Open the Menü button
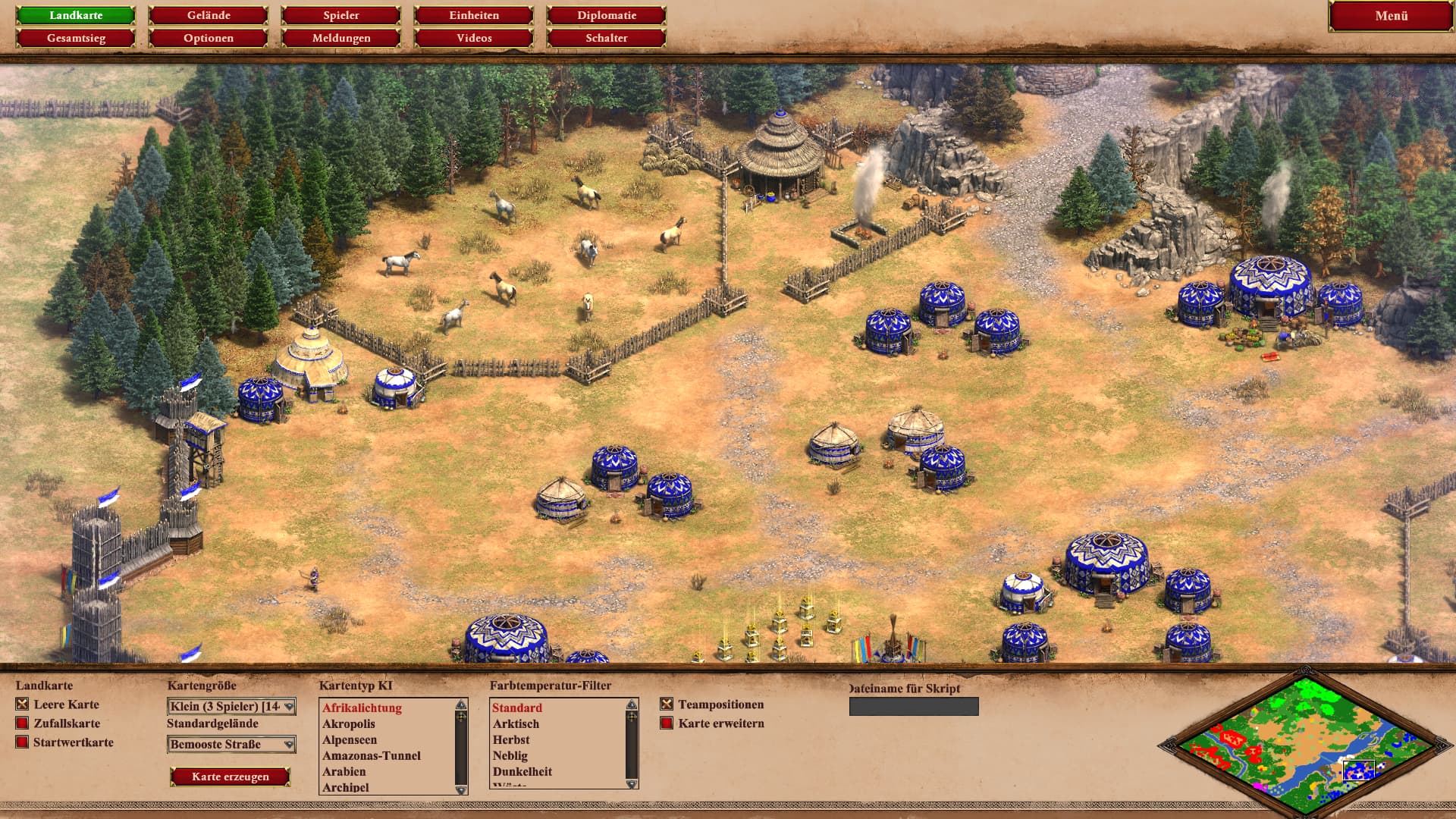This screenshot has height=819, width=1456. coord(1391,16)
